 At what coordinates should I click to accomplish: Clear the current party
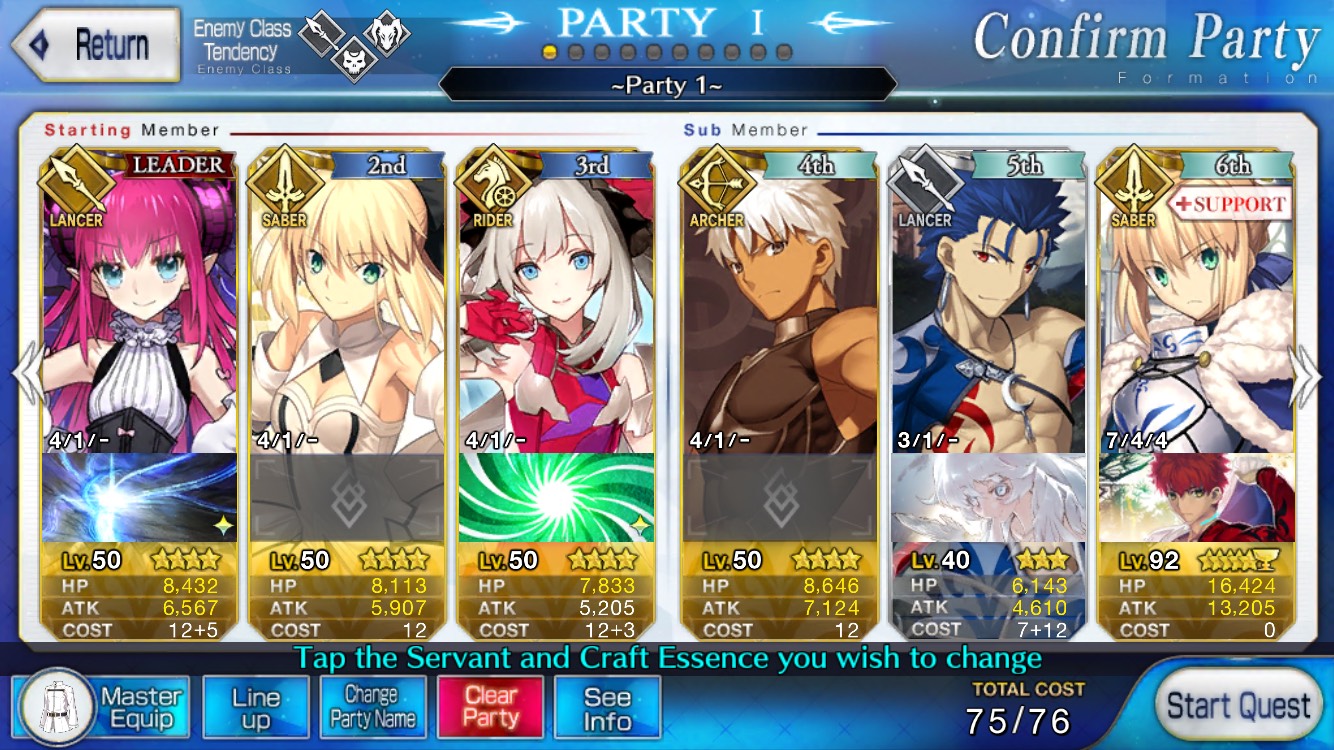coord(490,708)
